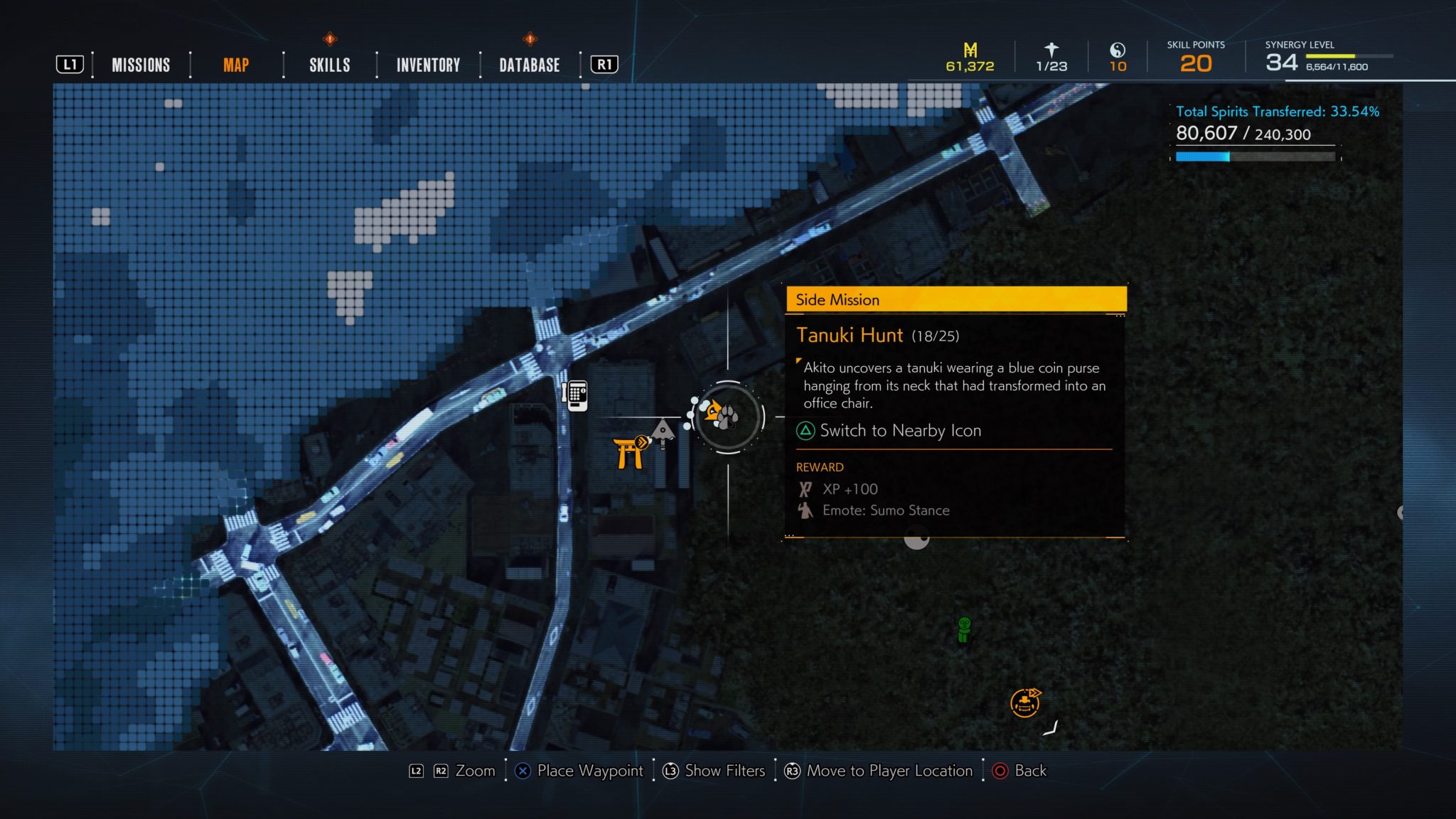This screenshot has width=1456, height=819.
Task: Select the circled orange relic mission icon
Action: pos(1024,702)
